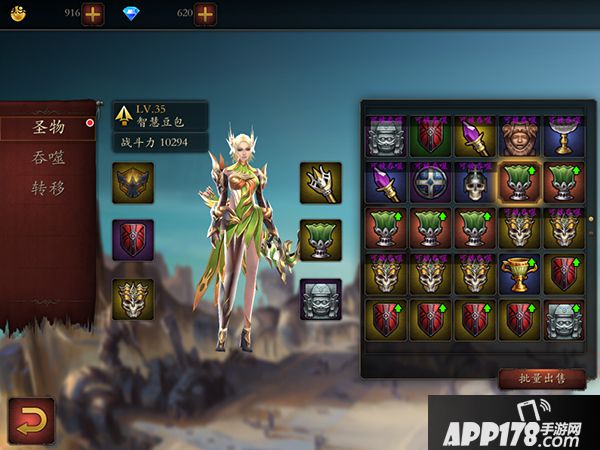Select the 转移 tab
600x450 pixels.
coord(48,187)
